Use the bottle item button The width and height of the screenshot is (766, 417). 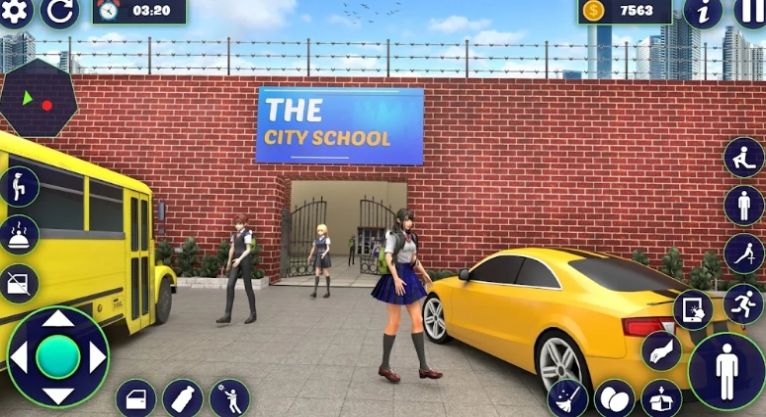click(182, 398)
